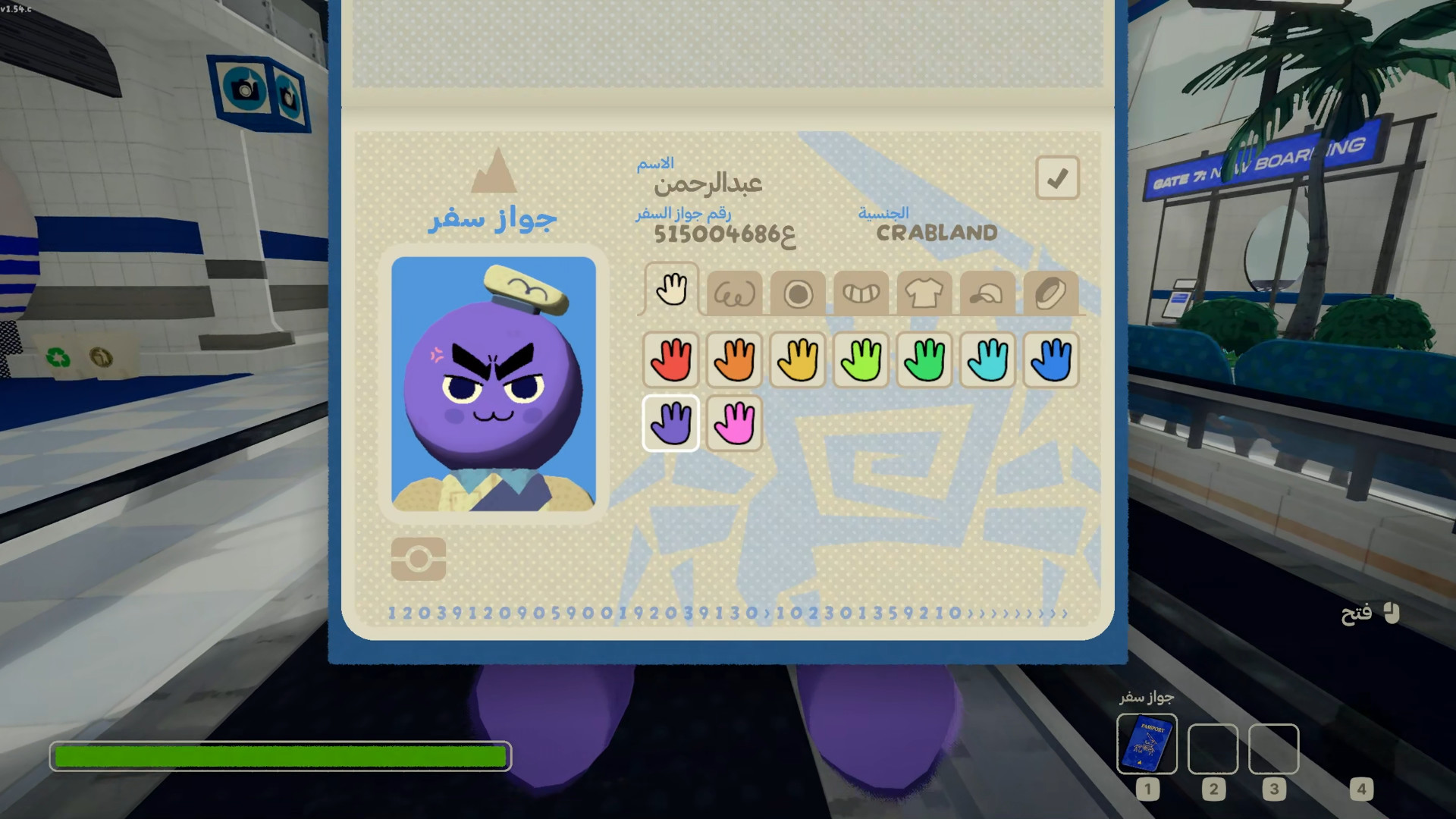Pick the orange hand color
The height and width of the screenshot is (819, 1456).
tap(734, 359)
